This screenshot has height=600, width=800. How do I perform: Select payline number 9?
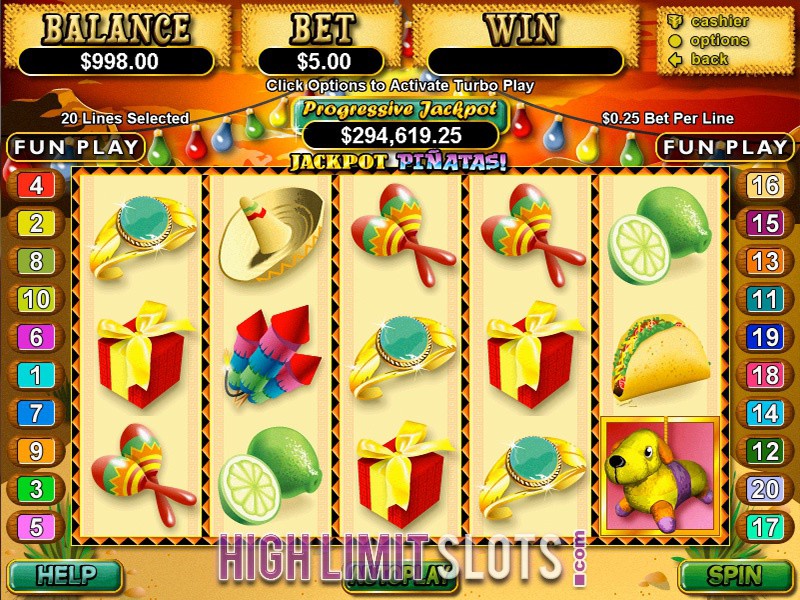point(36,451)
